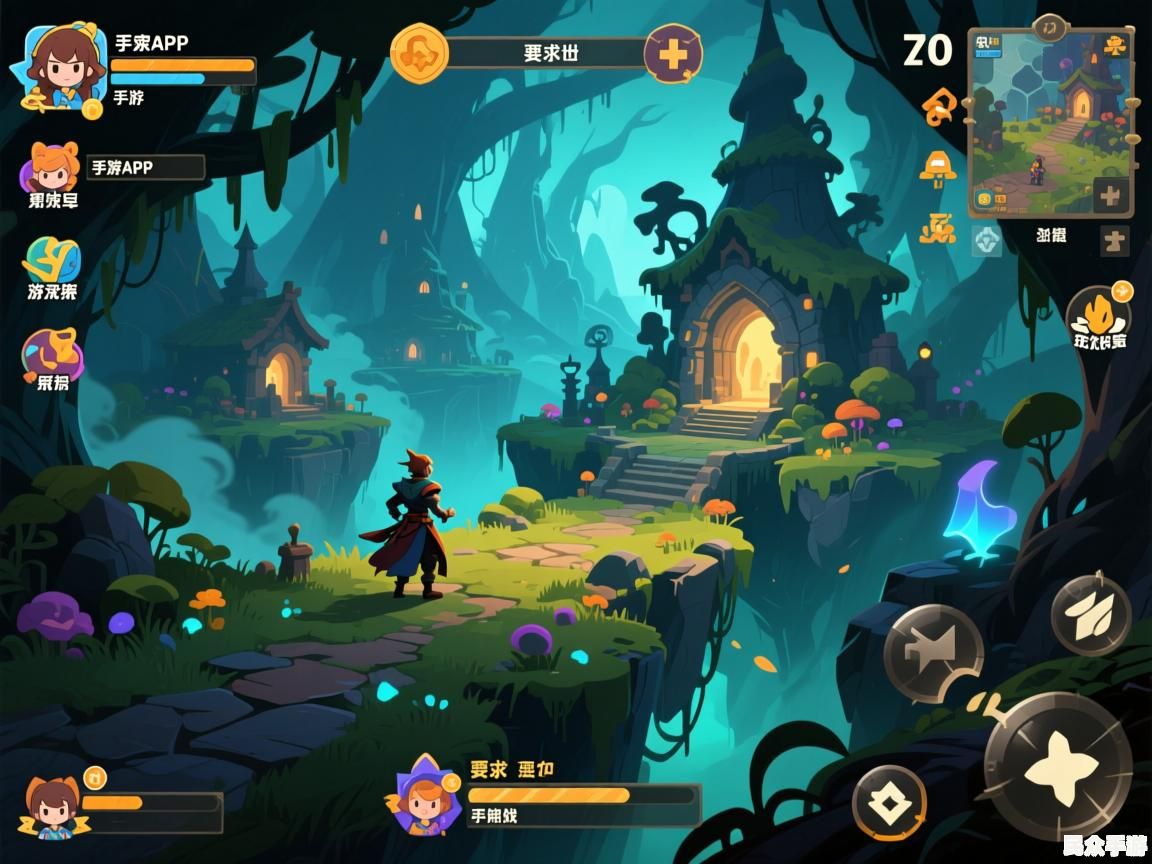Activate the large four-point star attack button

(x=1057, y=765)
